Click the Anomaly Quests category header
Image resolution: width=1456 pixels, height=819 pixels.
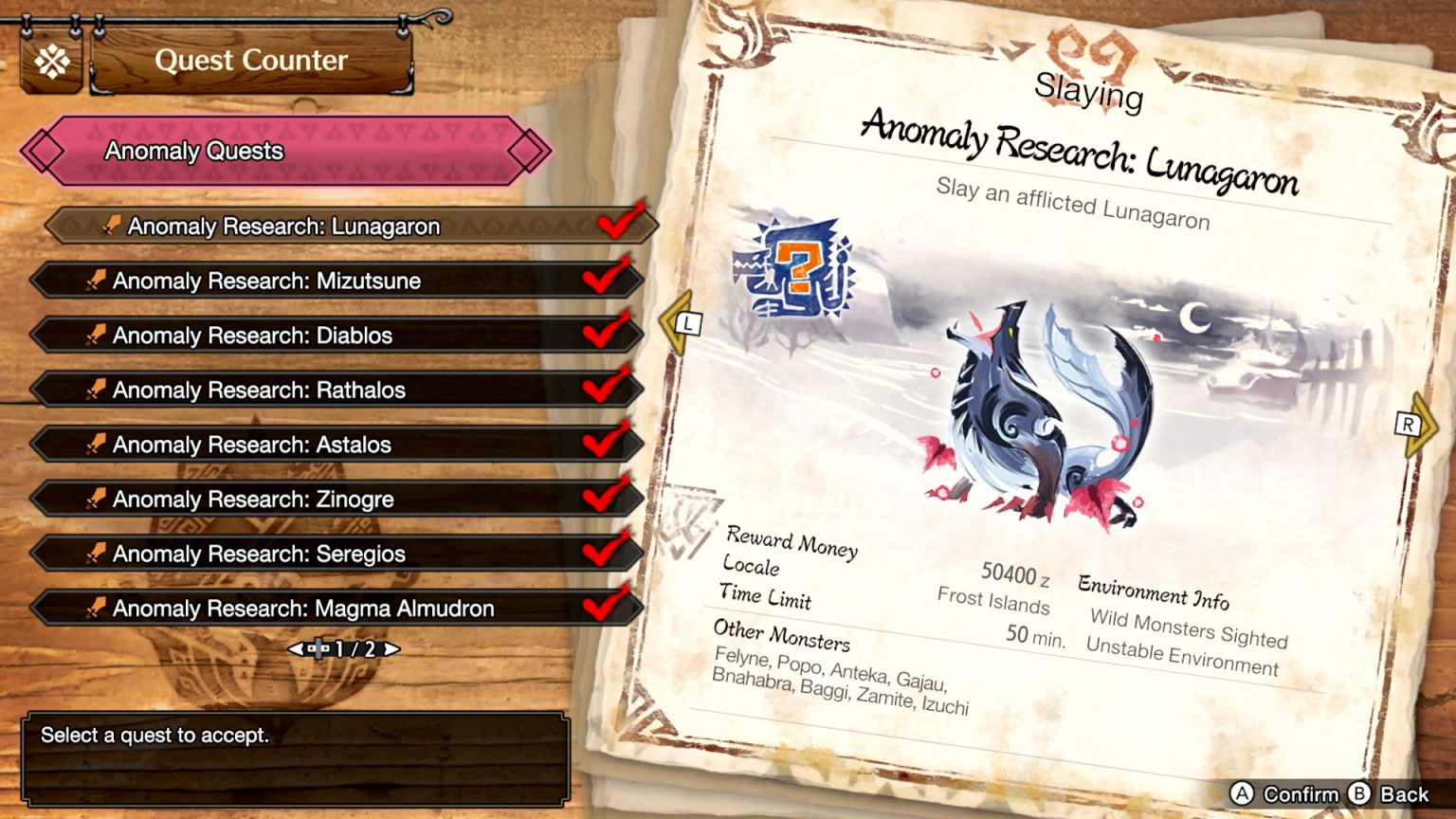(x=284, y=151)
